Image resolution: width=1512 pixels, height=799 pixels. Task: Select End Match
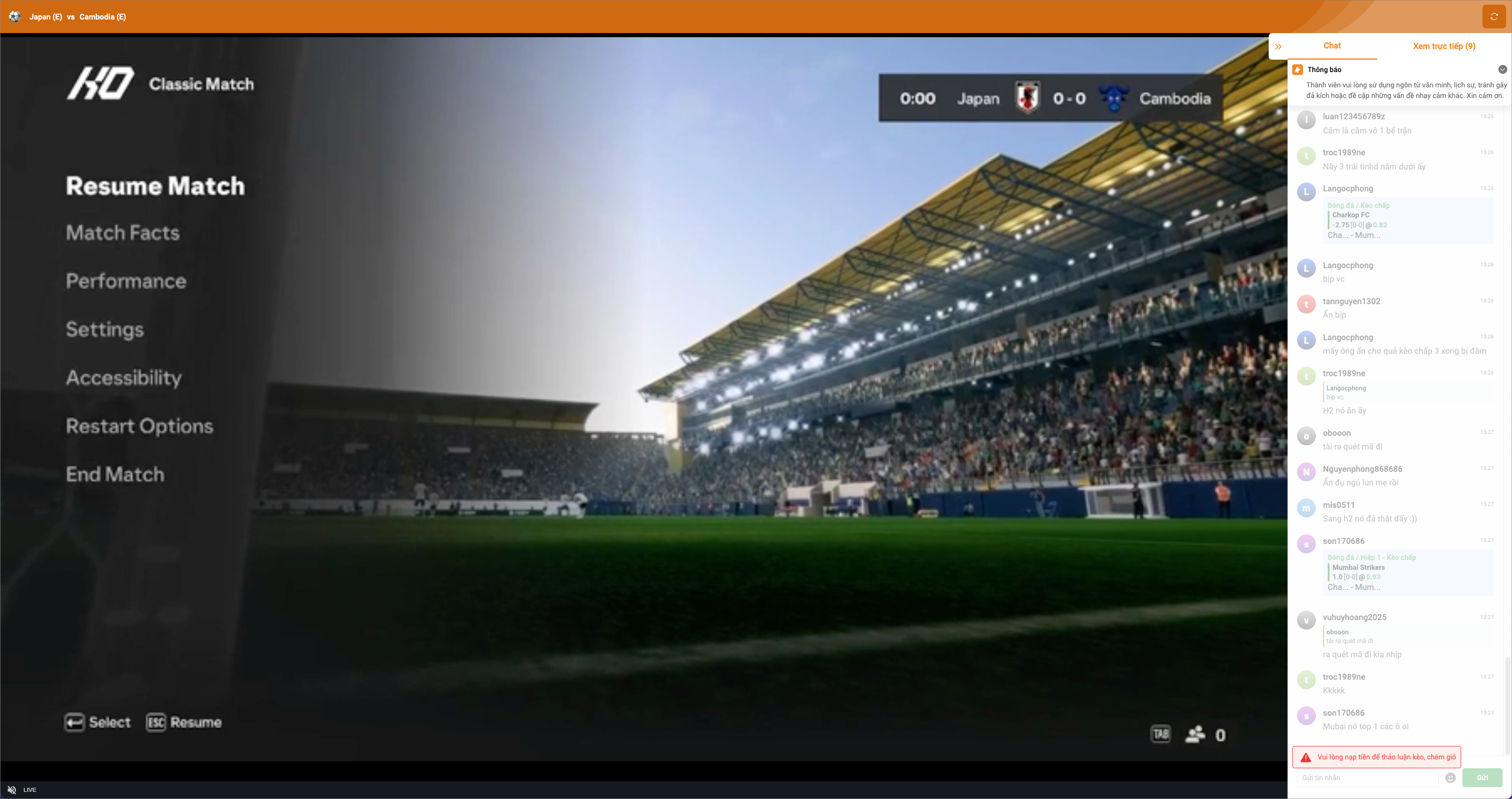[115, 475]
